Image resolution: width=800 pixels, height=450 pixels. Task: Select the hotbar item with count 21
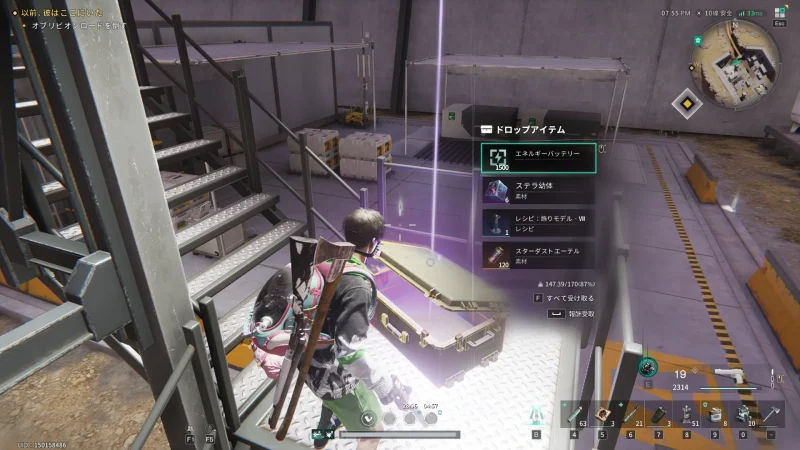630,413
